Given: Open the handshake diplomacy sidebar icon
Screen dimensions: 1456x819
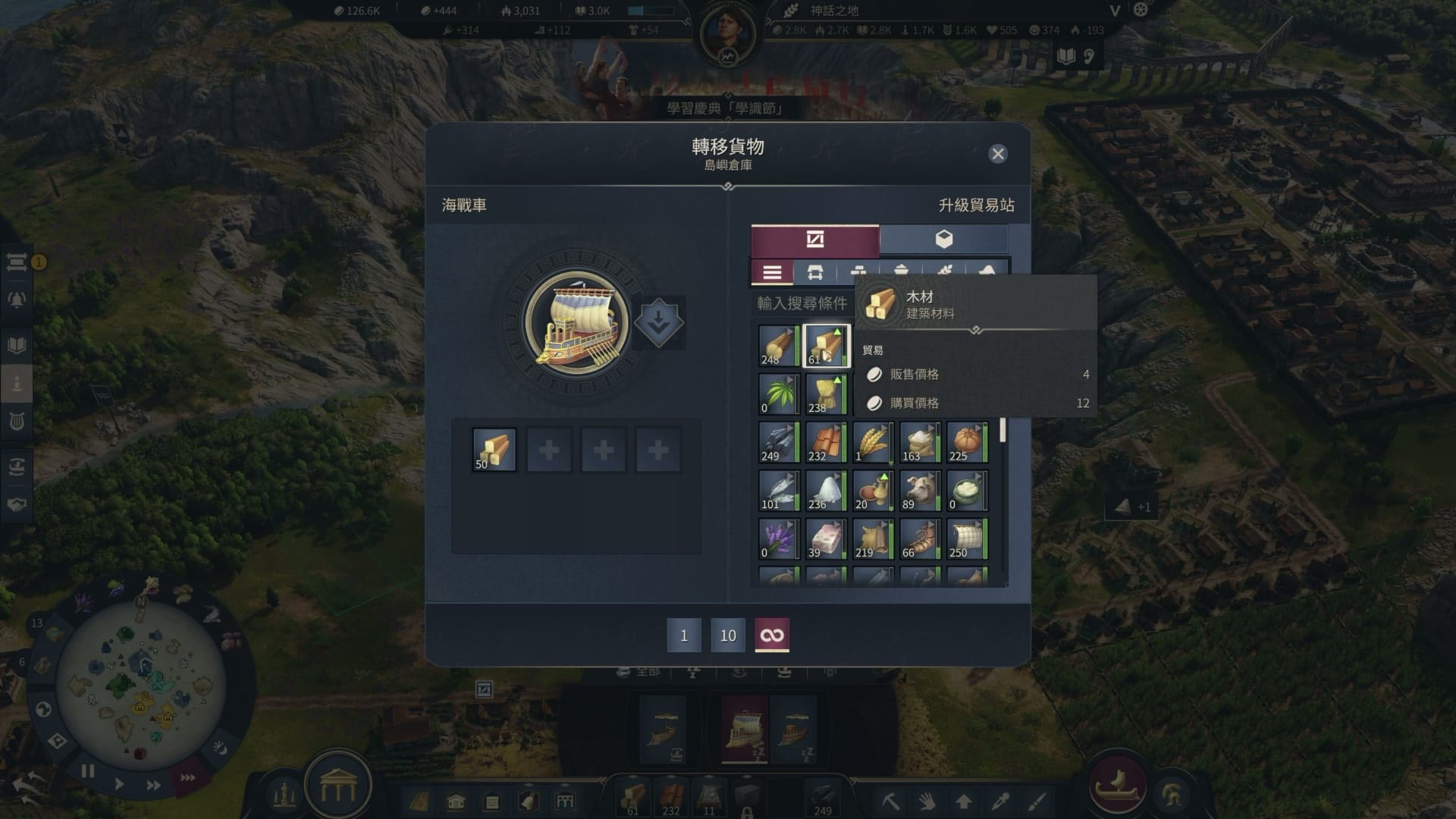Looking at the screenshot, I should [17, 504].
